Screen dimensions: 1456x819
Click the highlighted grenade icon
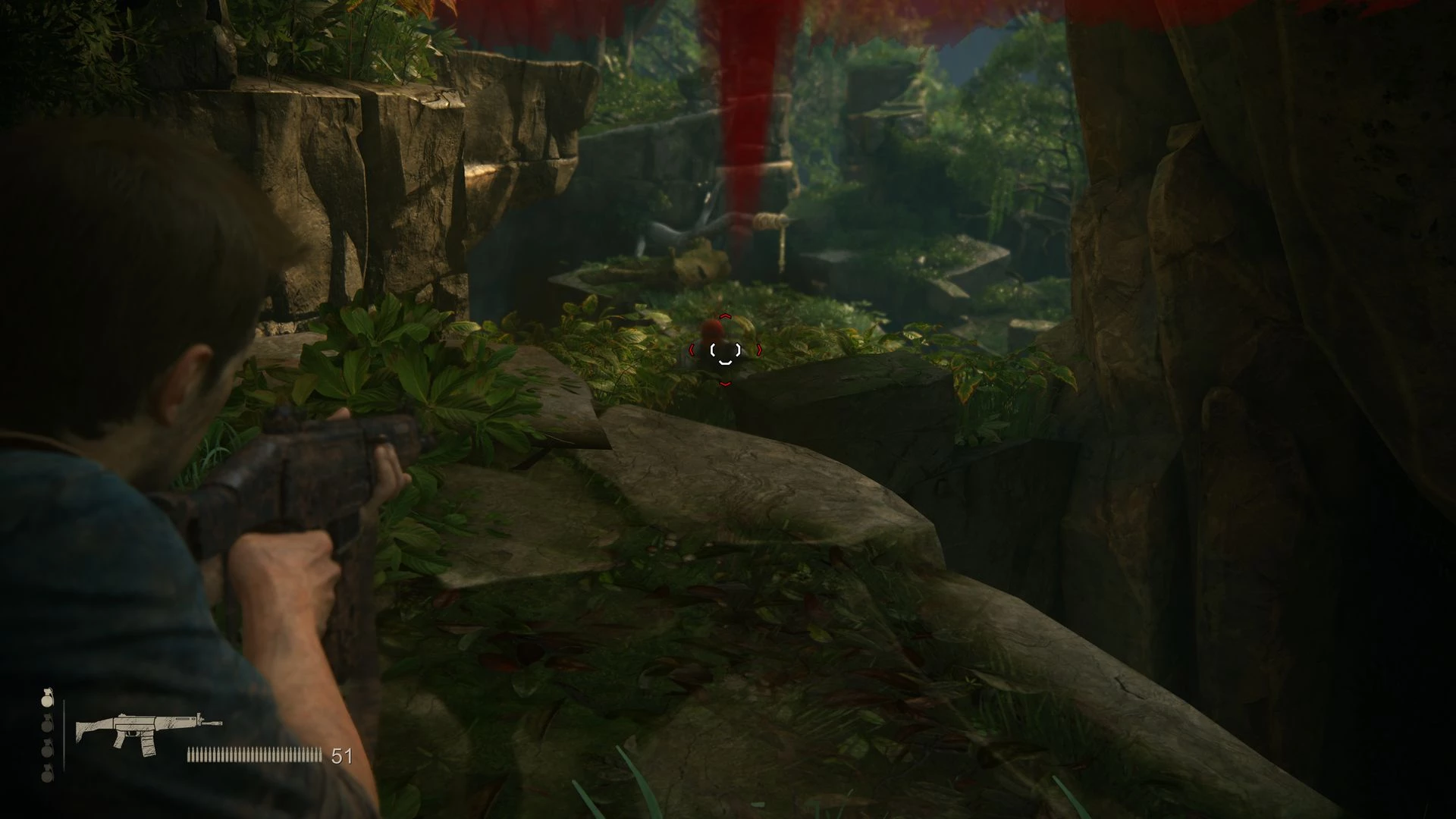(48, 698)
